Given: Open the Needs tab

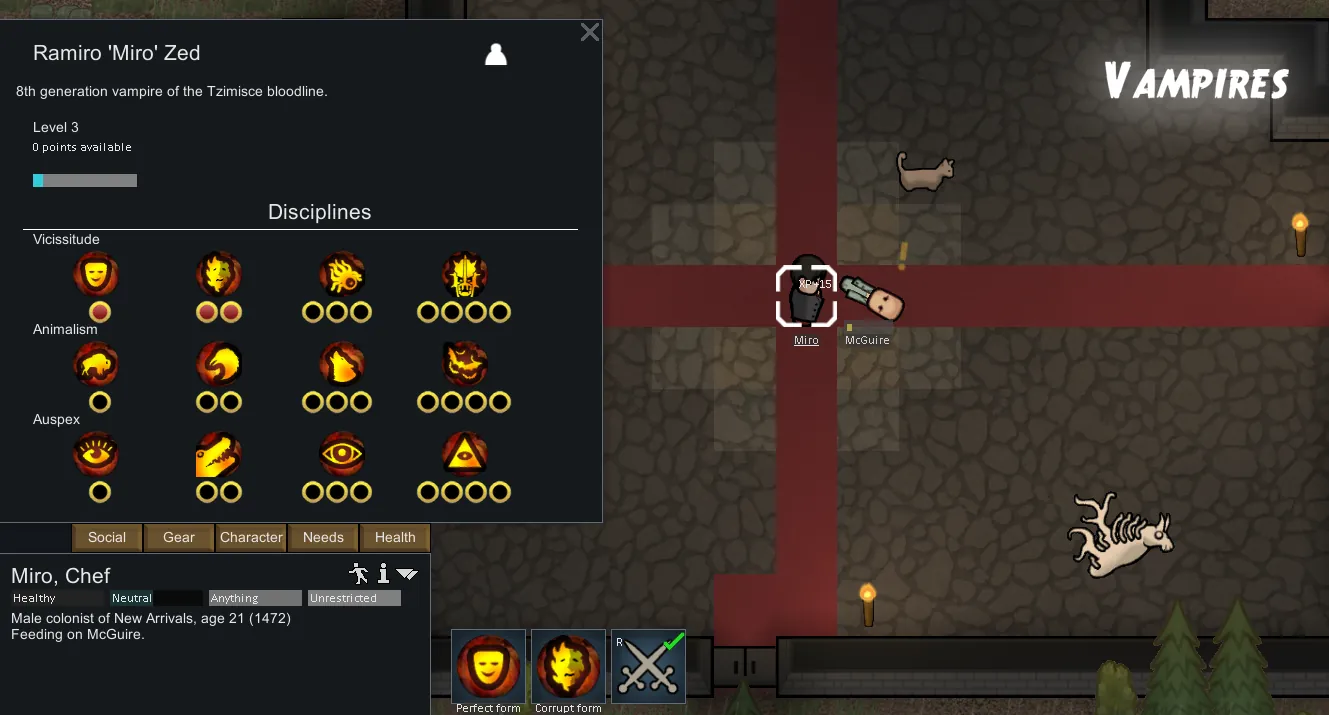Looking at the screenshot, I should click(323, 537).
